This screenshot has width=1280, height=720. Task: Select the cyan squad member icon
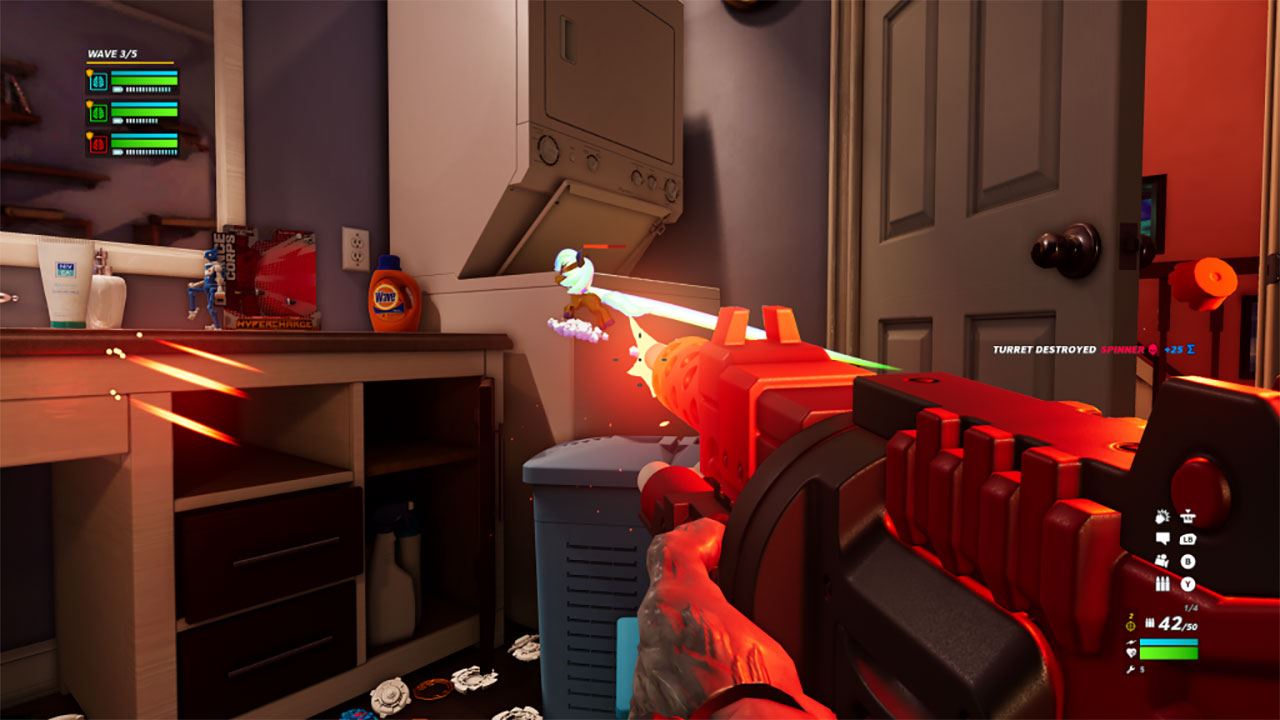(x=98, y=82)
